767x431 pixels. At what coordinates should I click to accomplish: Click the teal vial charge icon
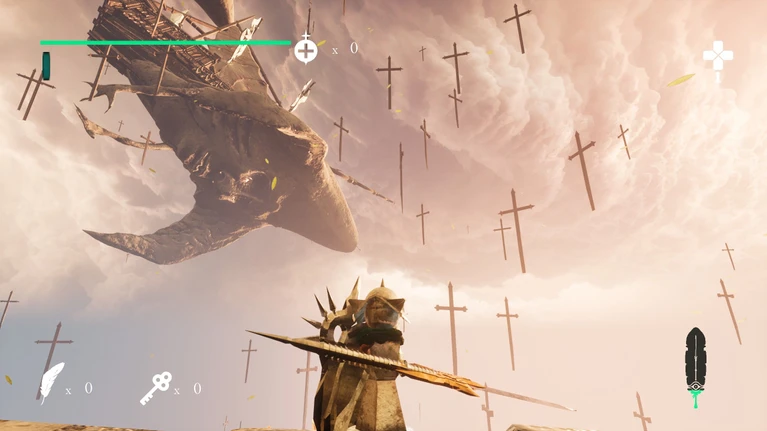(x=46, y=66)
